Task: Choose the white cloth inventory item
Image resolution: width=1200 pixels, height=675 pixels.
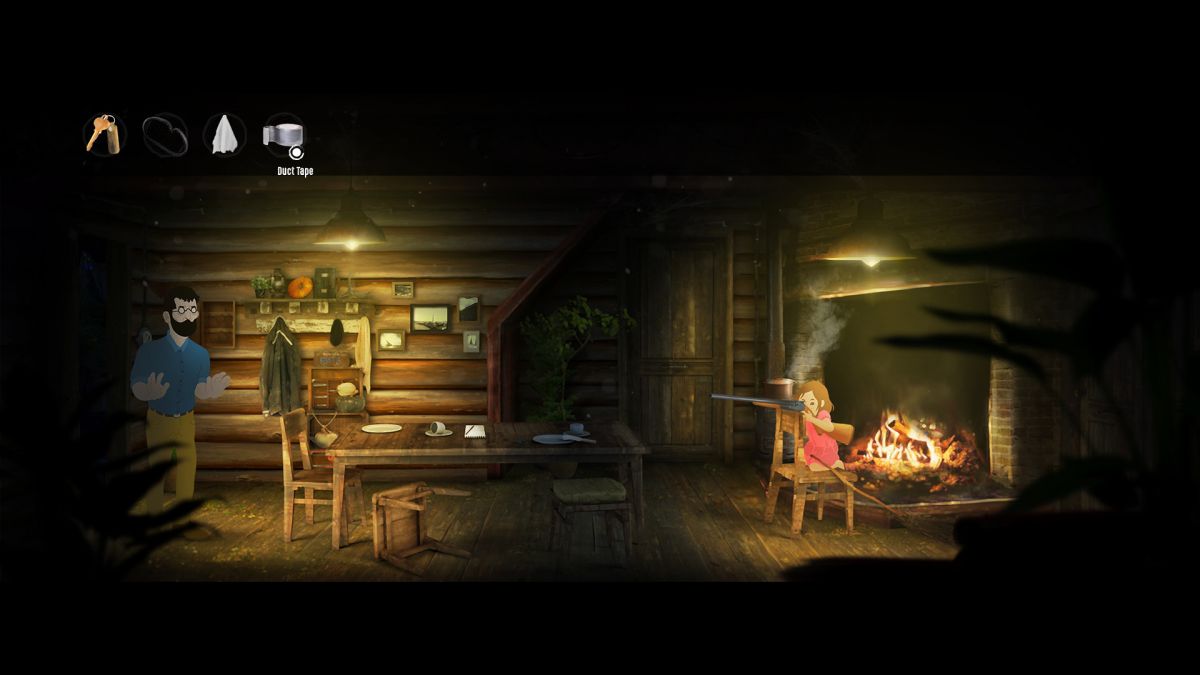Action: coord(225,135)
